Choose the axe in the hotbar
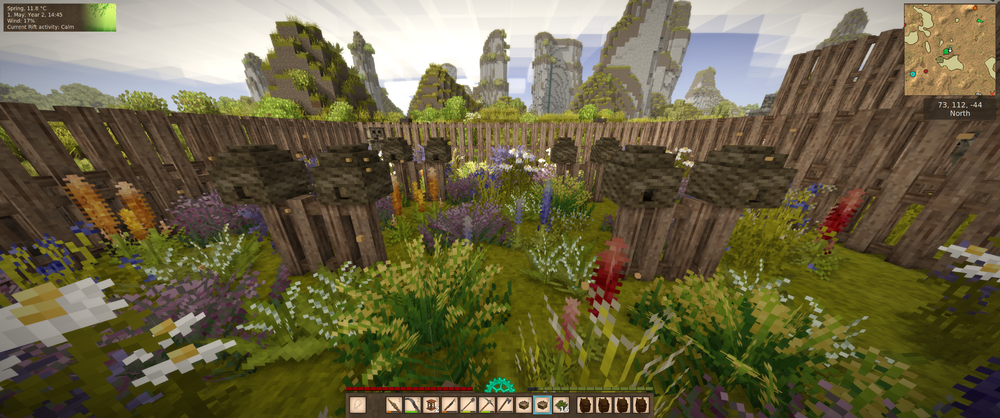 506,405
